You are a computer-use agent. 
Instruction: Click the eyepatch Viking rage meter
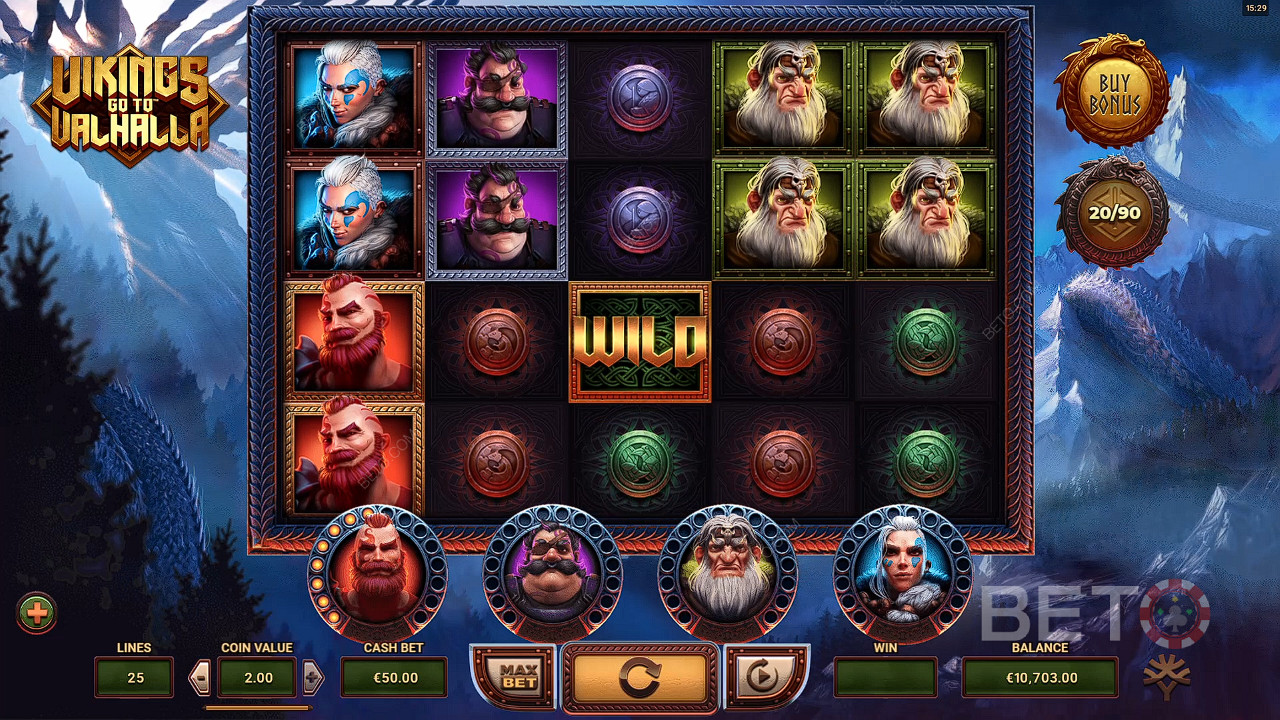(x=552, y=573)
